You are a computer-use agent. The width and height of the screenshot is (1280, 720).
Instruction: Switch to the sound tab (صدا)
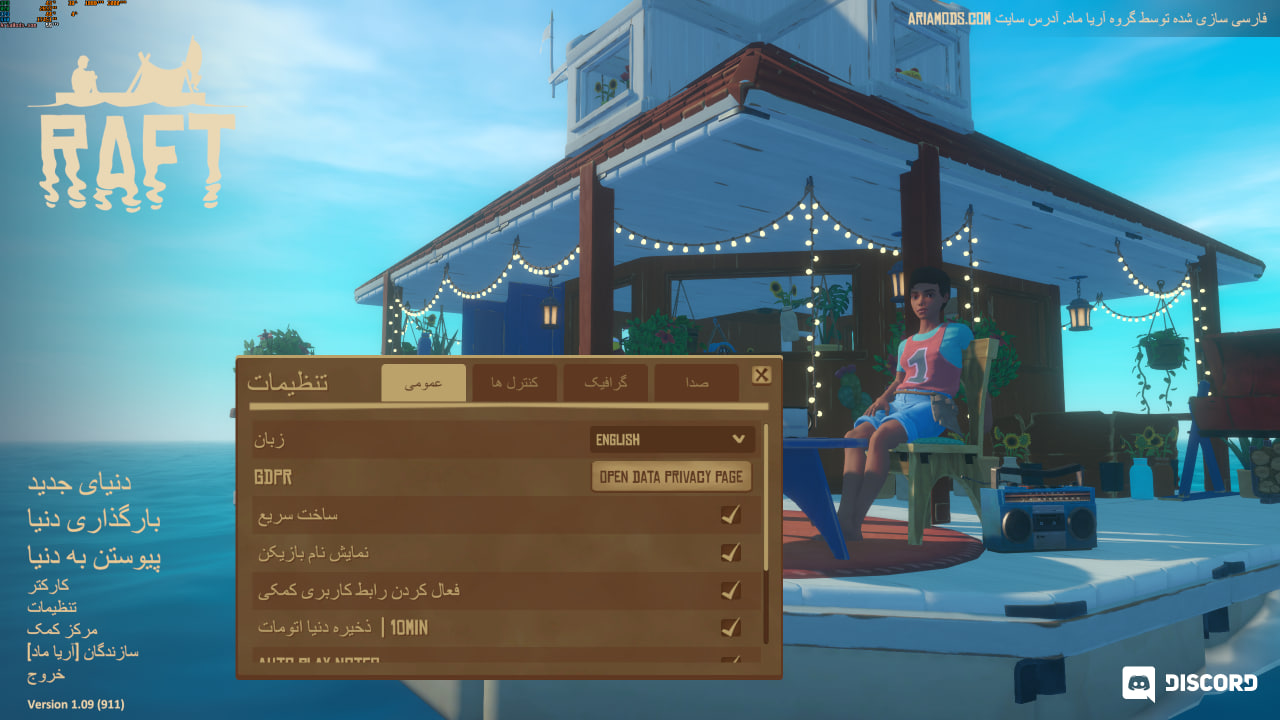point(697,383)
